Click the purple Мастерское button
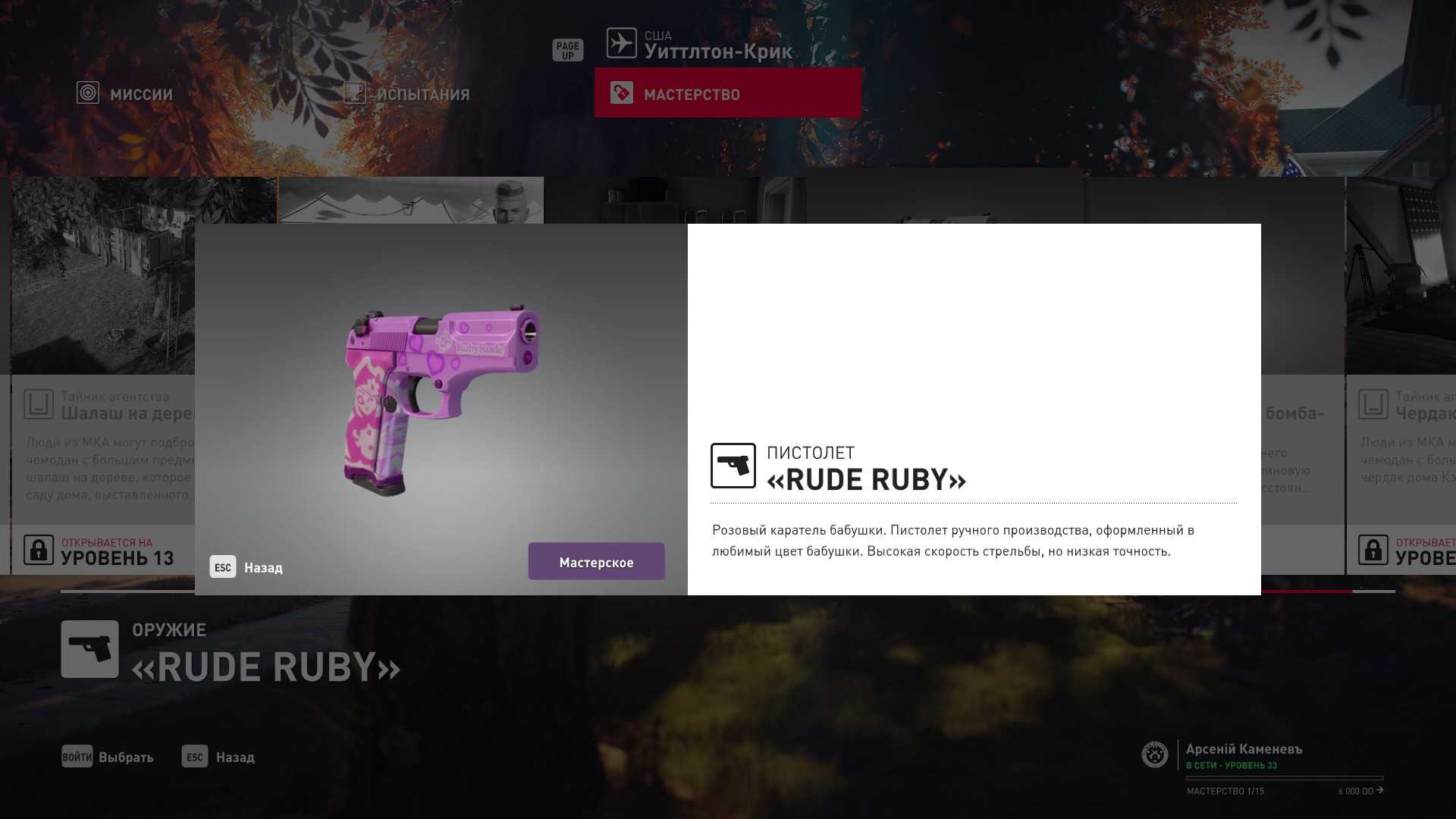The image size is (1456, 819). pyautogui.click(x=596, y=562)
